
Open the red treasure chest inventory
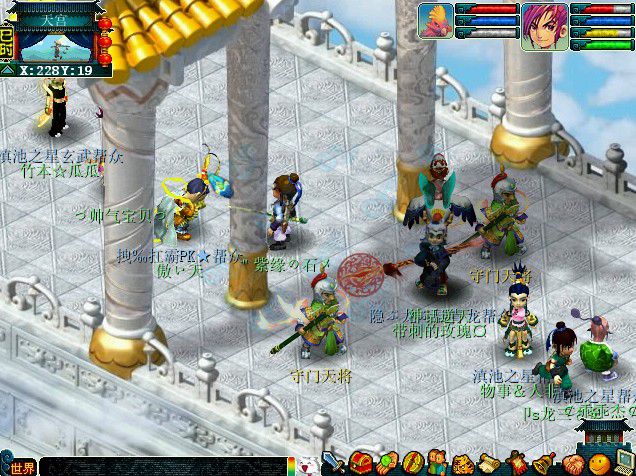[x=361, y=464]
